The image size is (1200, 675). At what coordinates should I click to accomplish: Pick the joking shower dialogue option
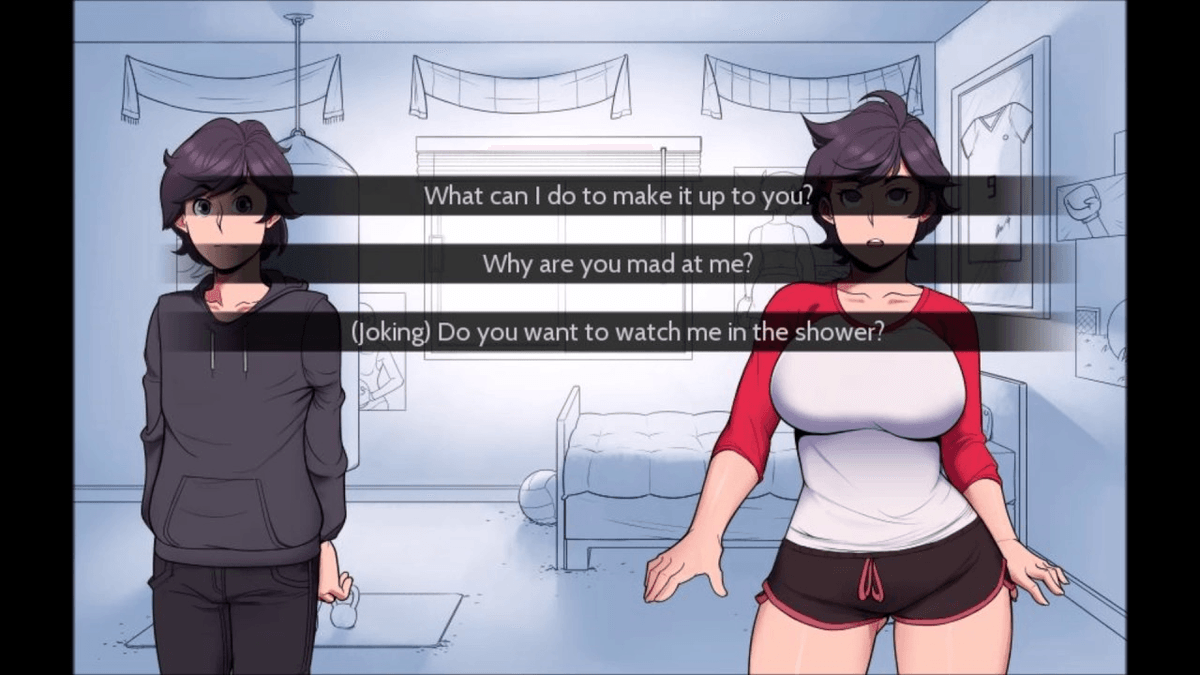617,332
